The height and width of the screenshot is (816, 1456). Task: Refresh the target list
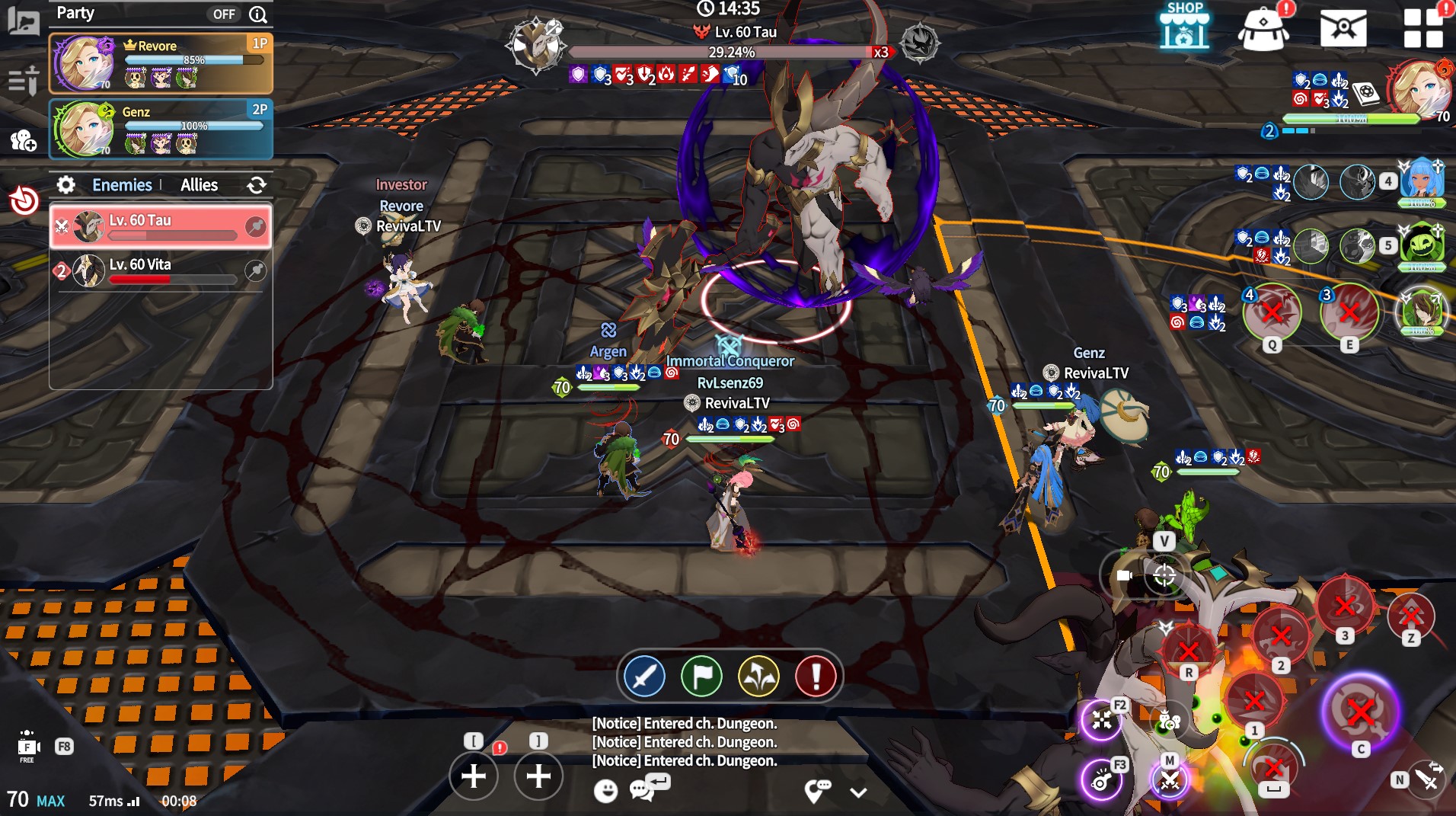click(257, 185)
